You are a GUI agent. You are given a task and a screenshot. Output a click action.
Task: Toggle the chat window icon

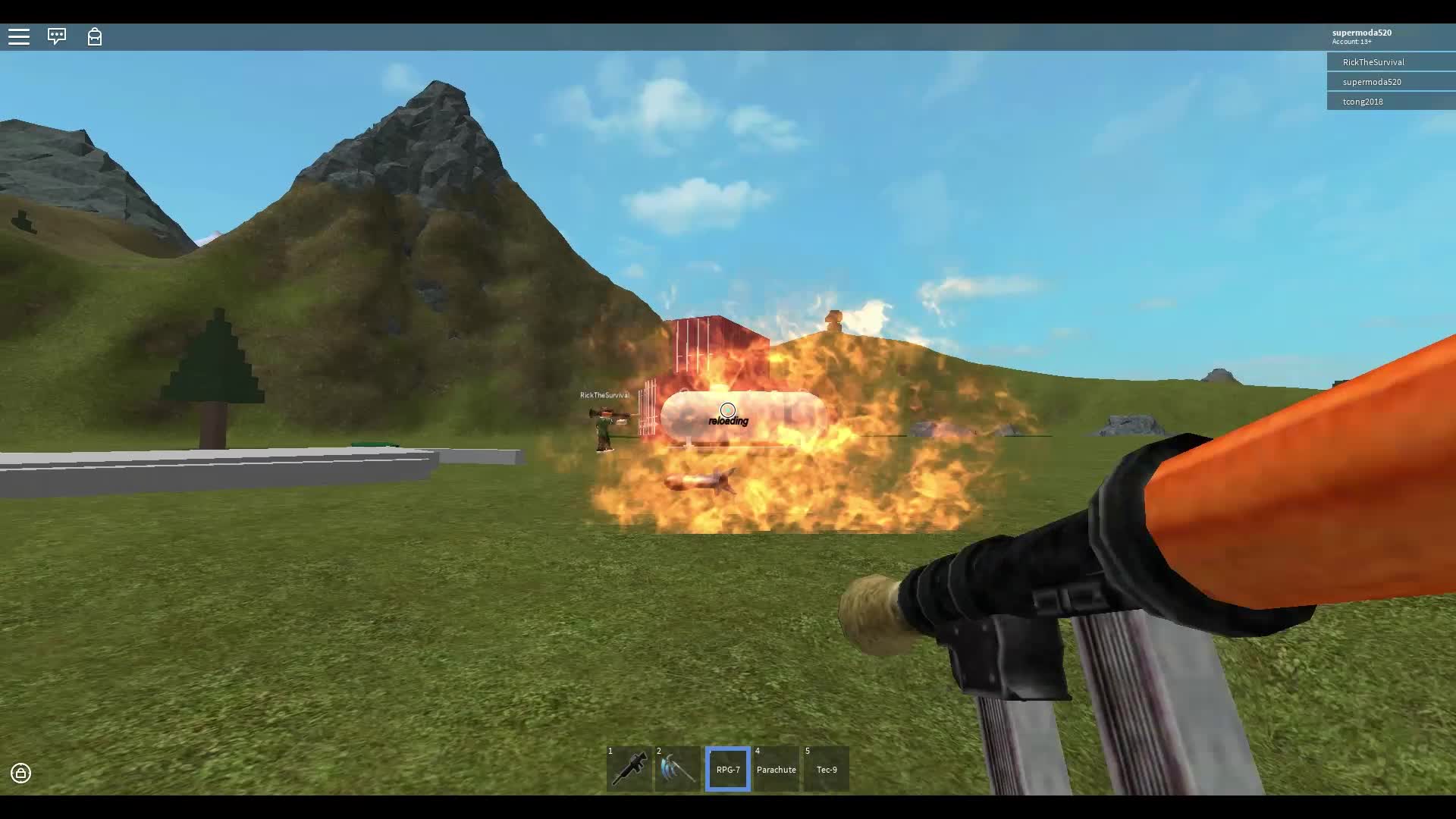click(57, 36)
